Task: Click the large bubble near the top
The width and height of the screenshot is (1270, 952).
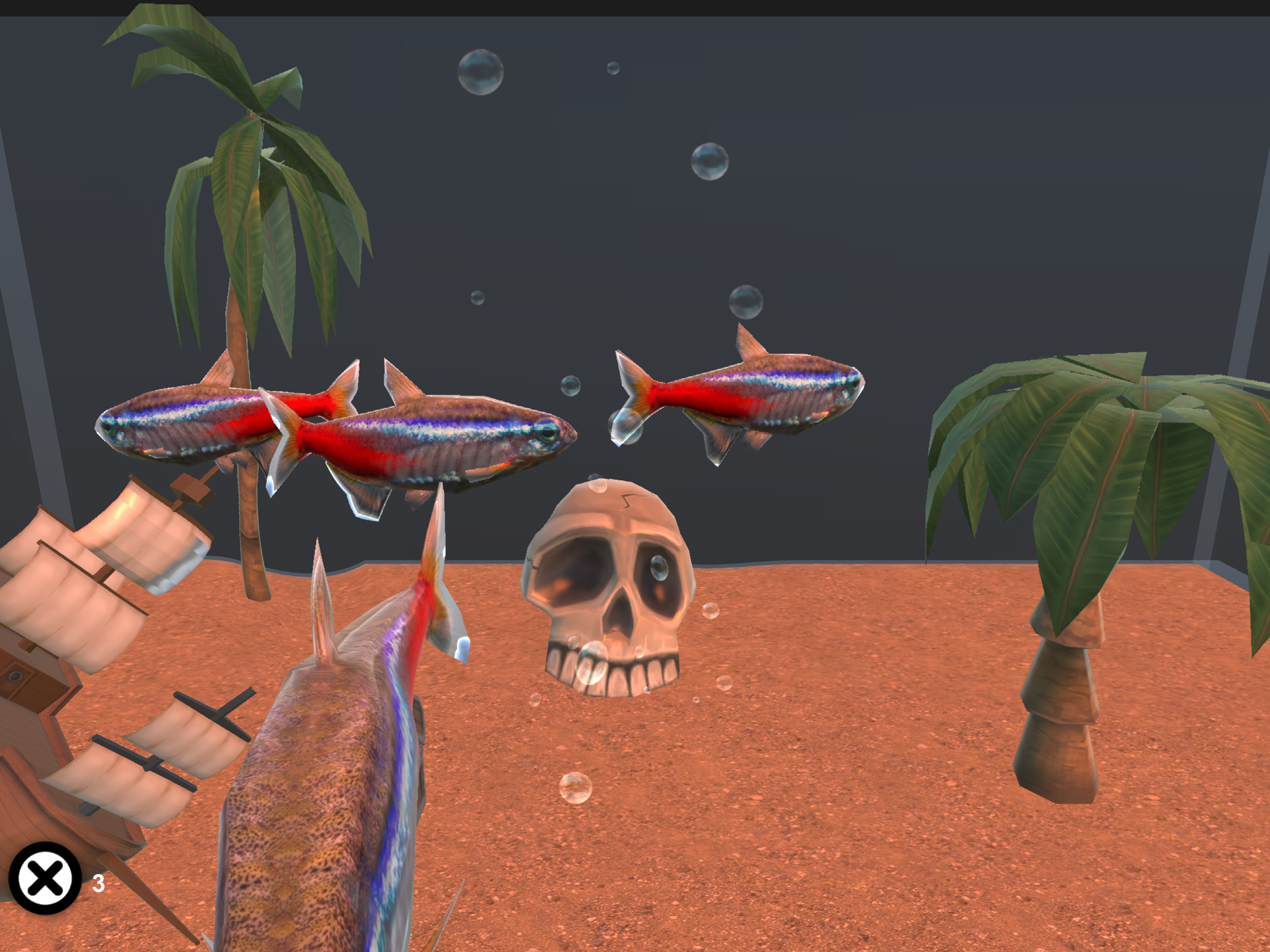Action: 481,73
